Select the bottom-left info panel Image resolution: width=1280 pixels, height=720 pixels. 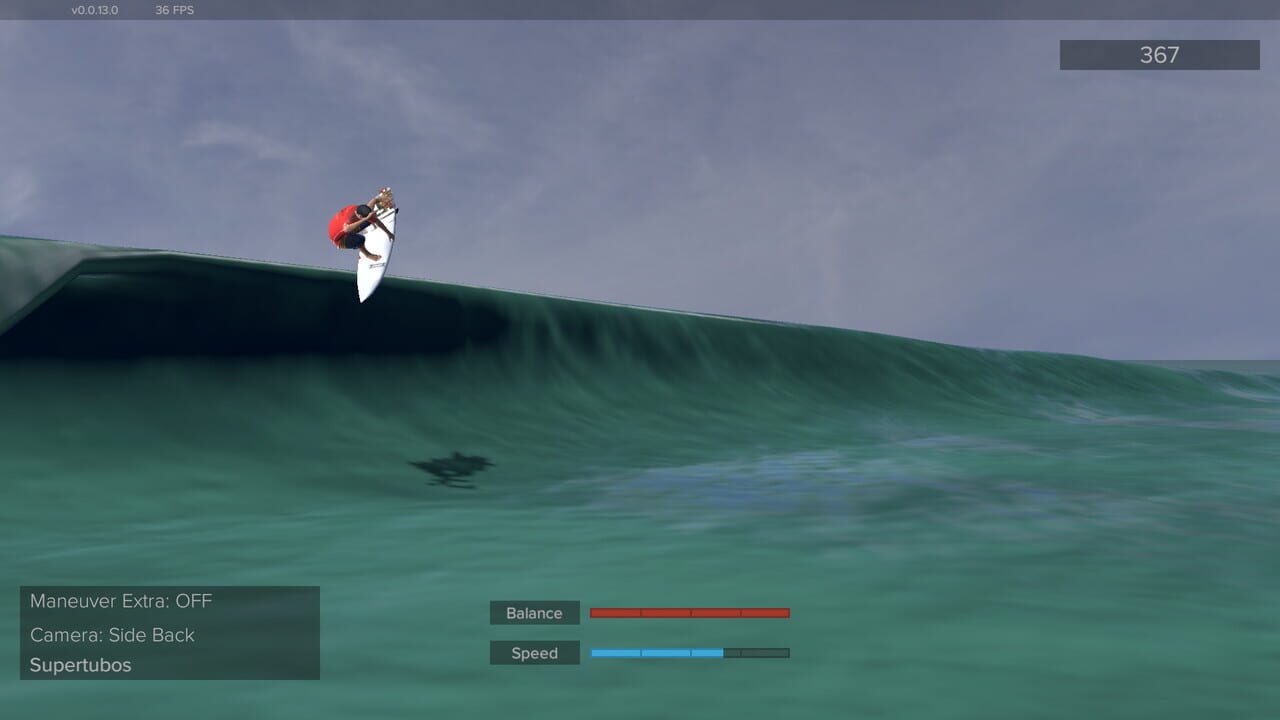[x=170, y=632]
